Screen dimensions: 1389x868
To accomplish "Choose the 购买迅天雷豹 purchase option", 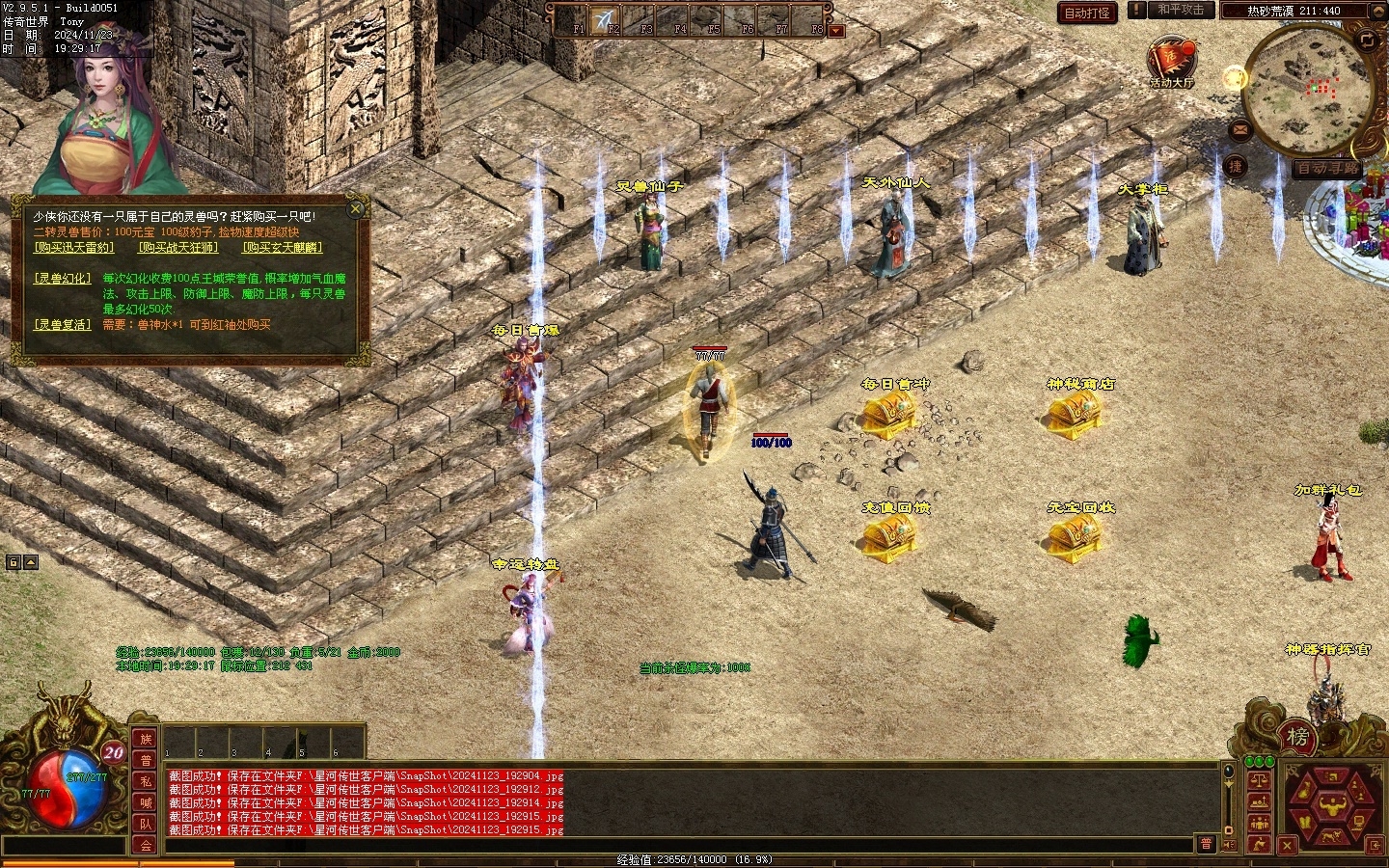I will [x=73, y=248].
